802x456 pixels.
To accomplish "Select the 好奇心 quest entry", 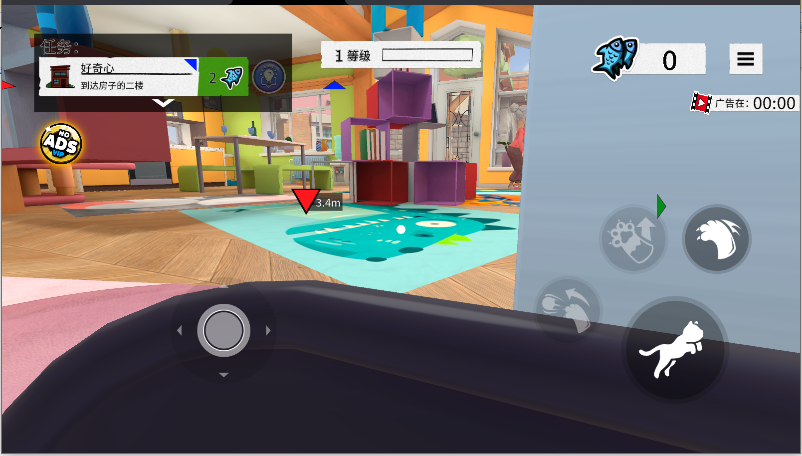I will [119, 75].
